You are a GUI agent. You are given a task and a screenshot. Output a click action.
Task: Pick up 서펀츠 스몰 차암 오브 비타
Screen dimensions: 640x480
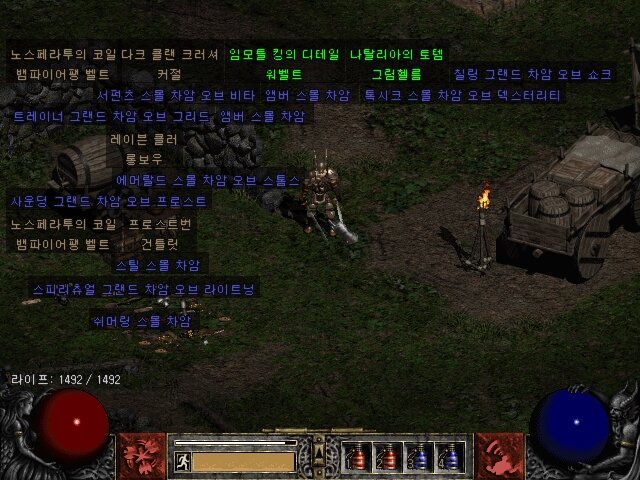(176, 95)
